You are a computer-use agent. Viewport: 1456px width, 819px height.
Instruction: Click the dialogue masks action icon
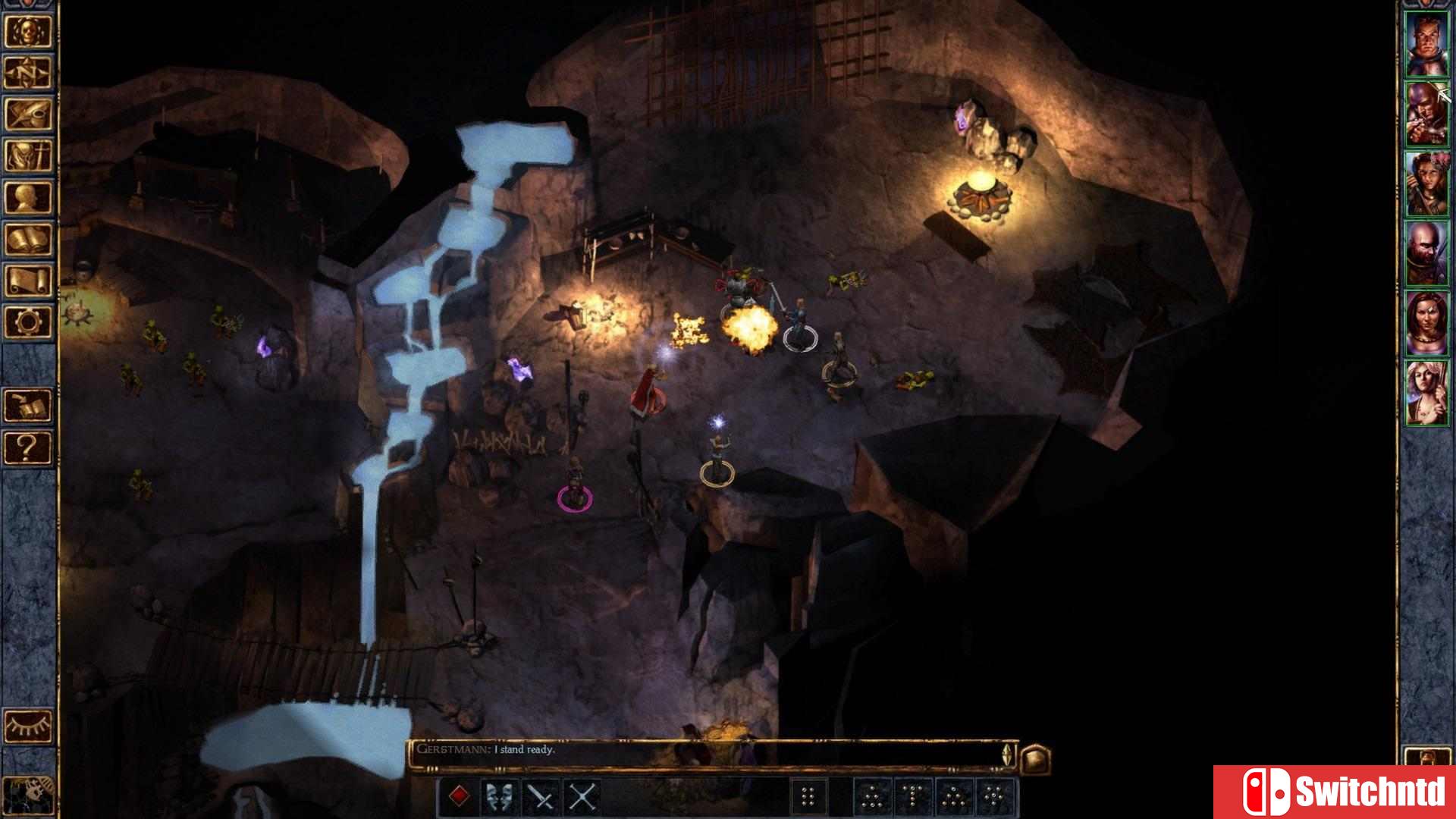(x=498, y=798)
